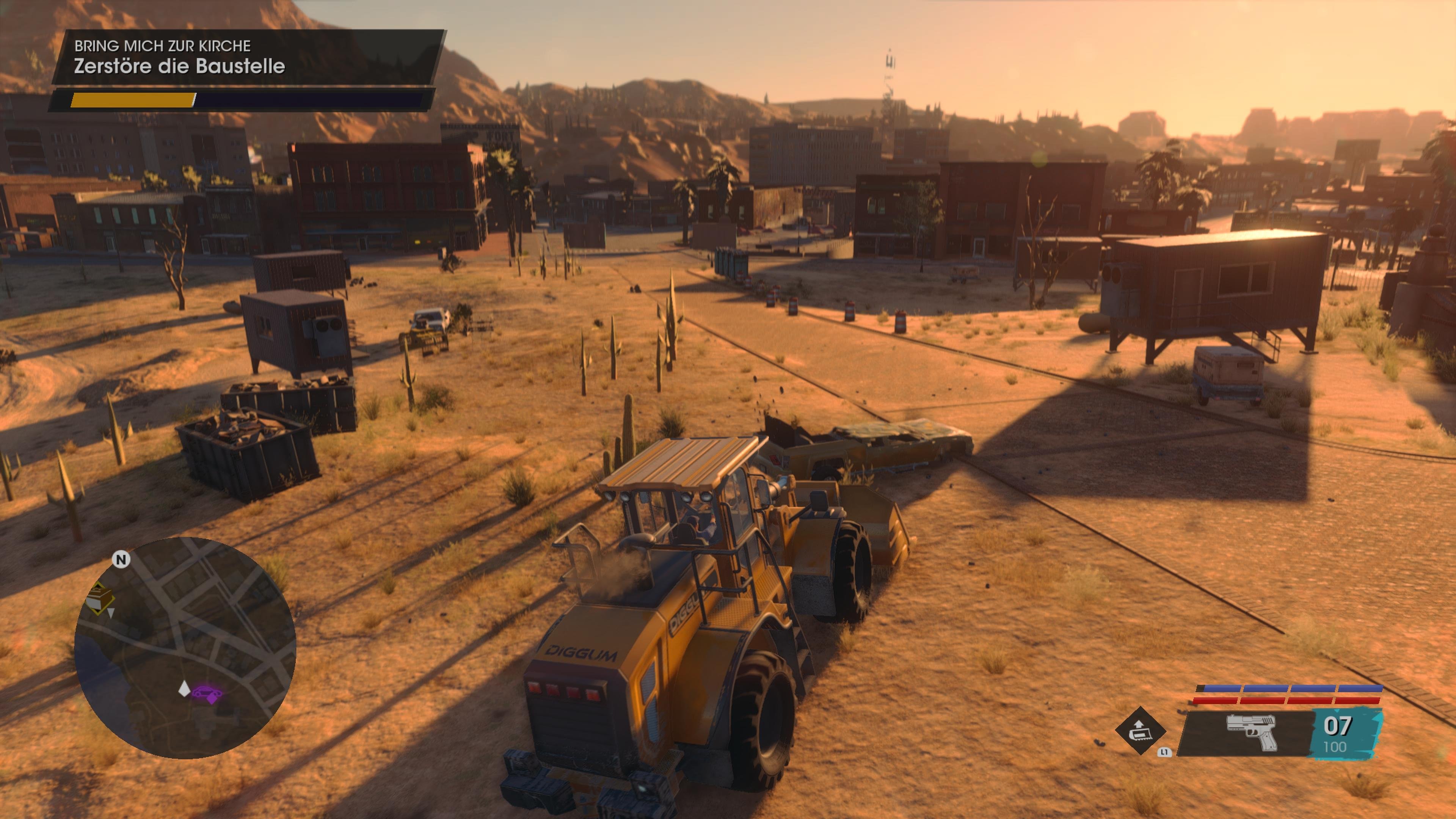Click the white diamond waypoint on the minimap
Screen dimensions: 1456x819
185,689
